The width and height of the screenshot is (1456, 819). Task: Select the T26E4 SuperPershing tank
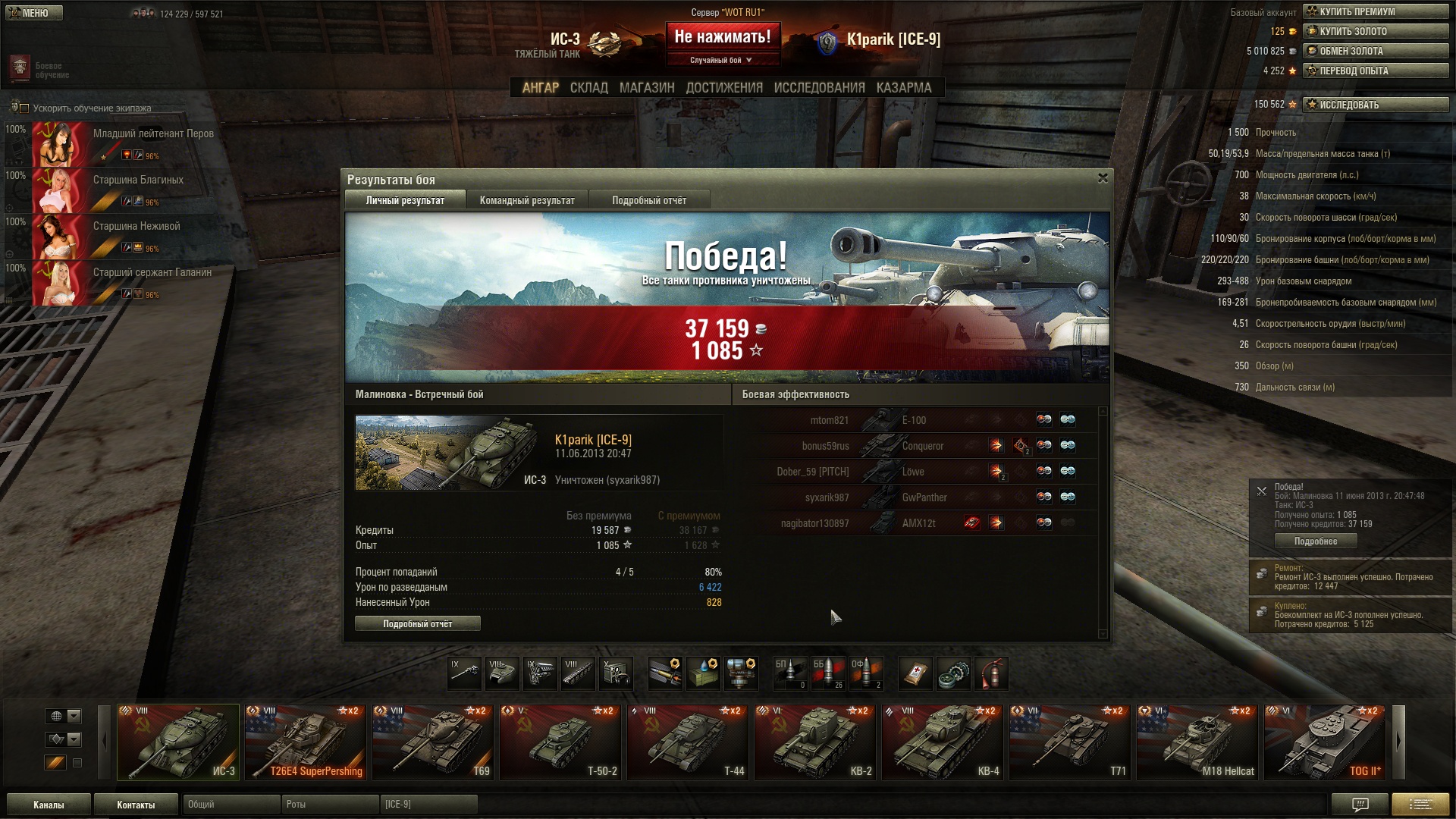click(305, 742)
